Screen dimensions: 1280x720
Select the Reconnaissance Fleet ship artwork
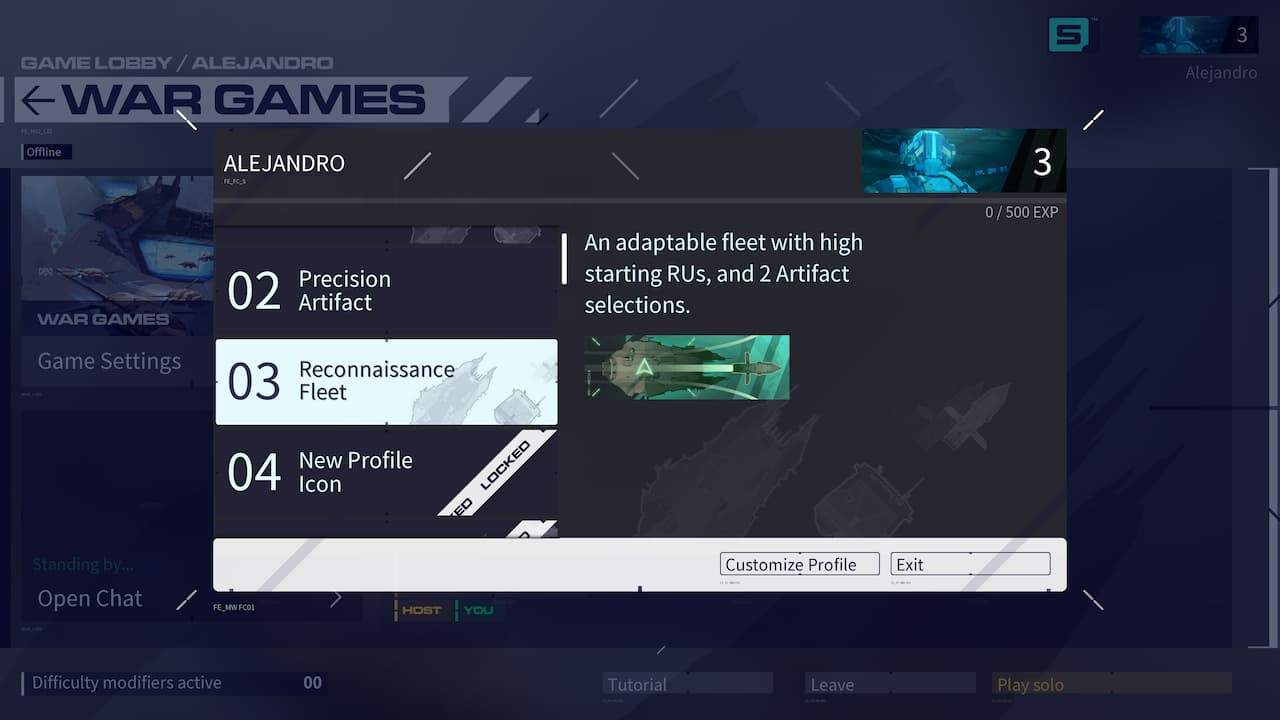click(687, 367)
